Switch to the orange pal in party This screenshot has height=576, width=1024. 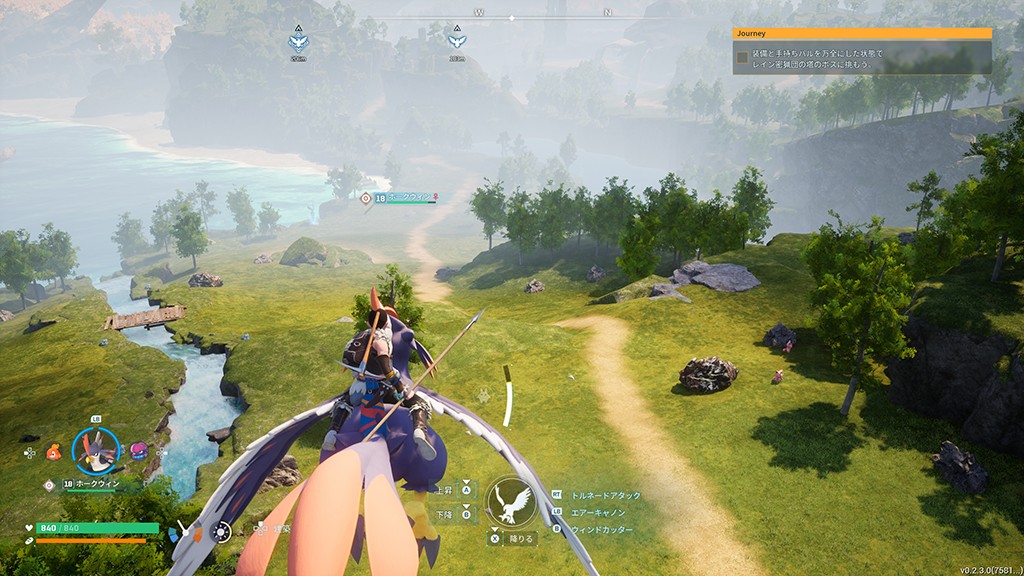(56, 451)
